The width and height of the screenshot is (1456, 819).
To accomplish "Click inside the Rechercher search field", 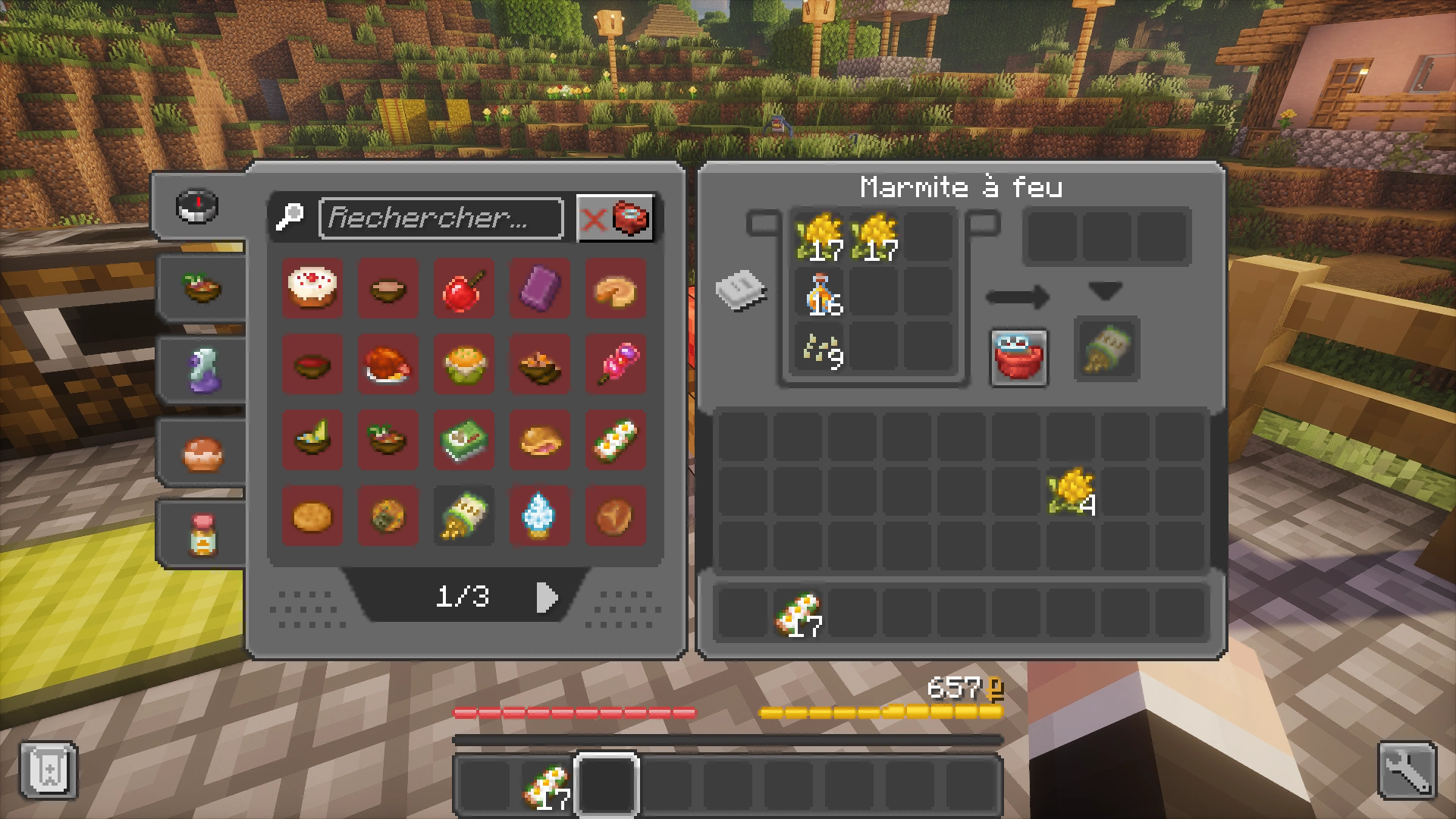I will point(441,219).
